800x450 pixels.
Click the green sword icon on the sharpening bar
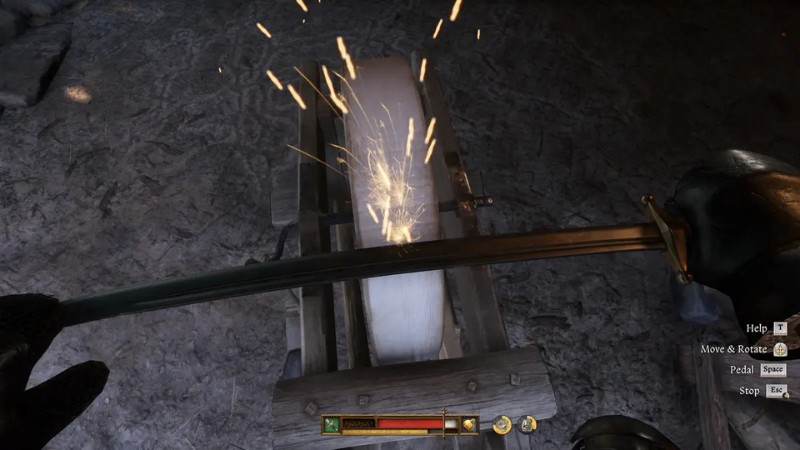pos(332,424)
